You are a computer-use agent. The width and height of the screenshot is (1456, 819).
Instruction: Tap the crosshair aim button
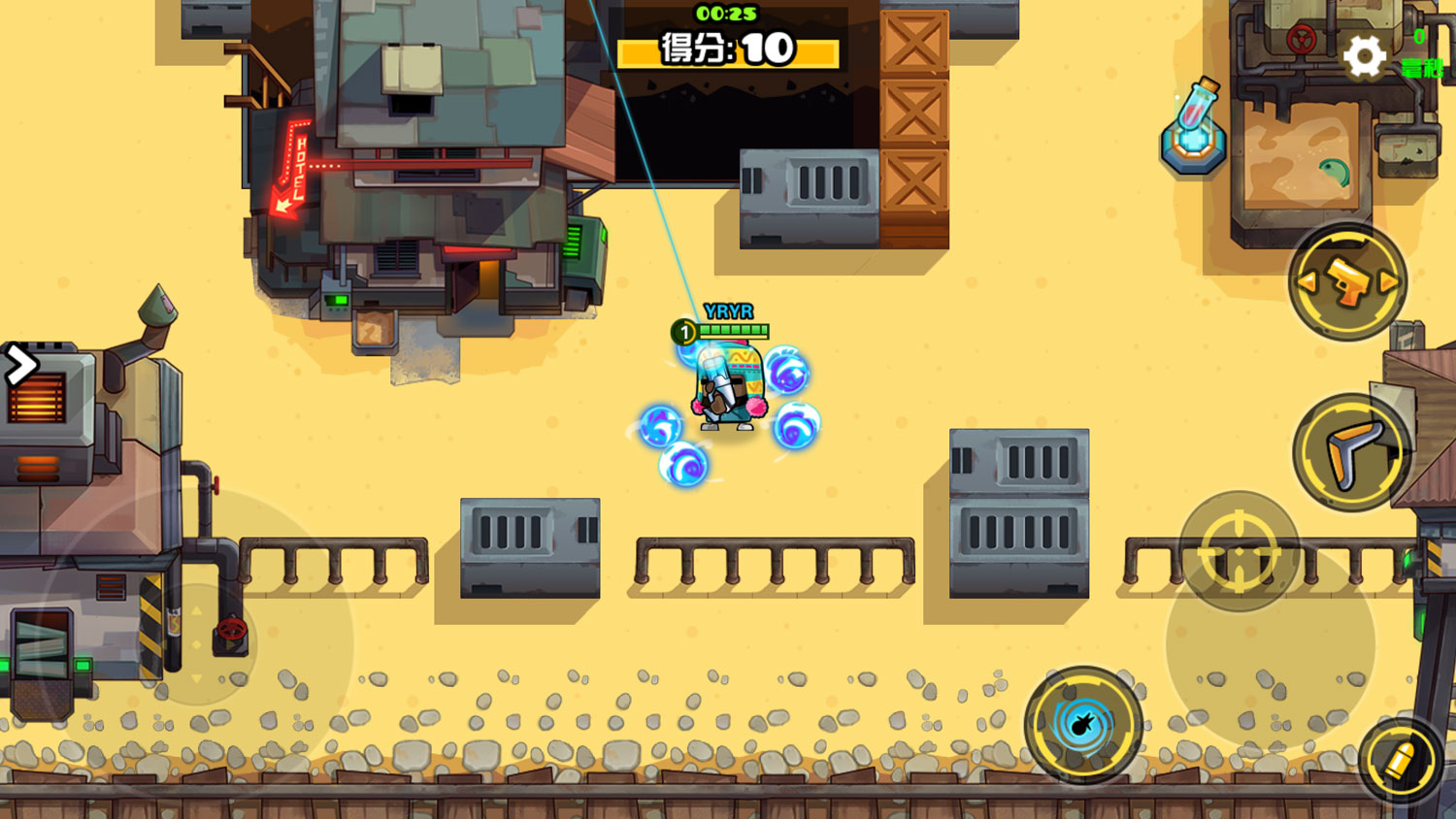coord(1239,550)
